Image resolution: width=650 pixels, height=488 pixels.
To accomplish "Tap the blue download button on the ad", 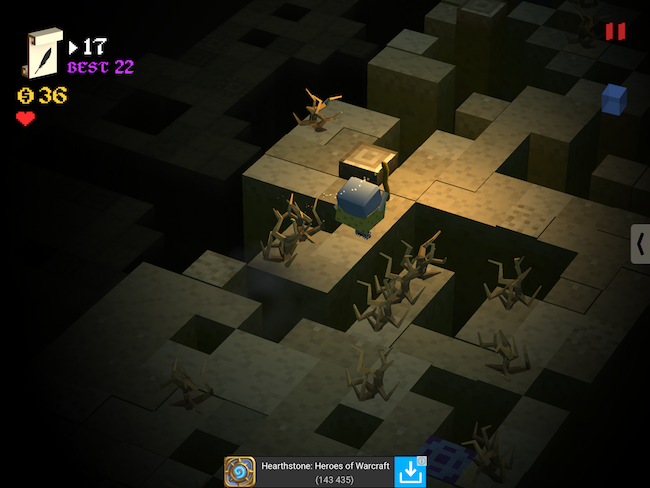I will coord(410,471).
